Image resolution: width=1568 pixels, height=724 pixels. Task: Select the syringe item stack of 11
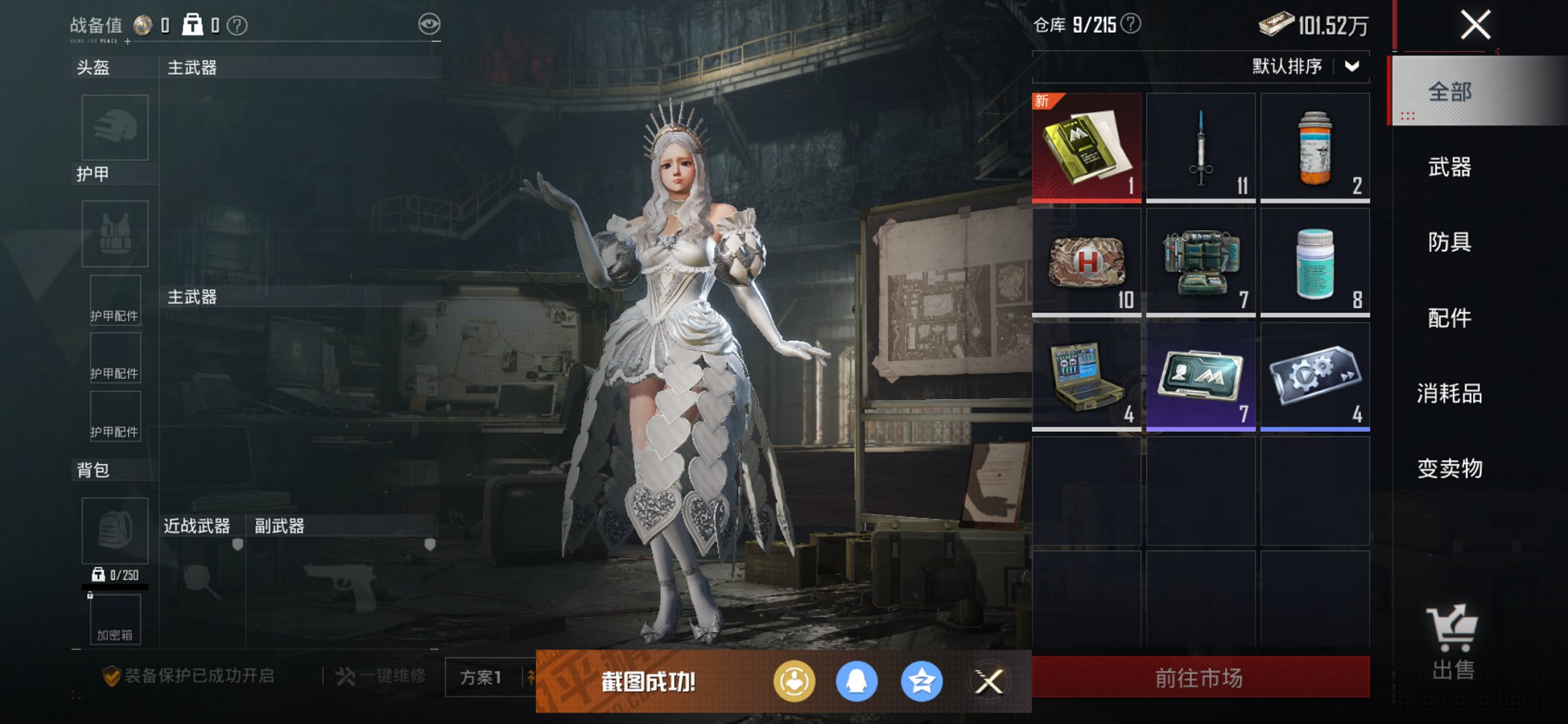coord(1201,145)
